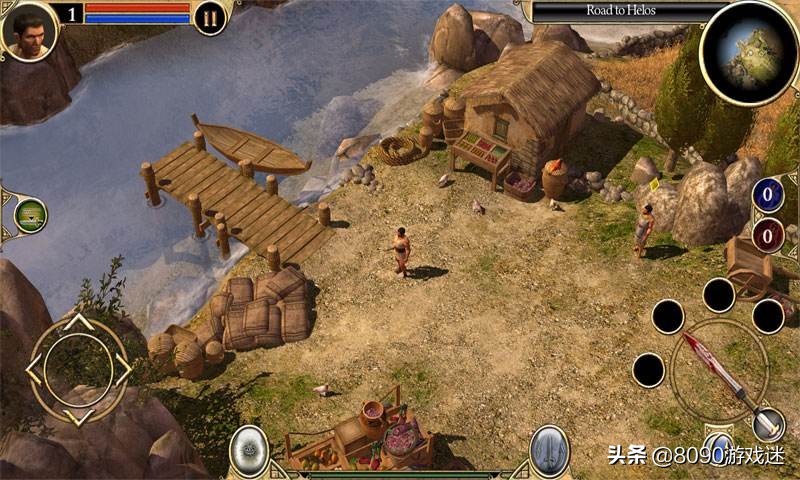Tap the virtual joystick's up arrow
The width and height of the screenshot is (800, 480).
point(78,324)
